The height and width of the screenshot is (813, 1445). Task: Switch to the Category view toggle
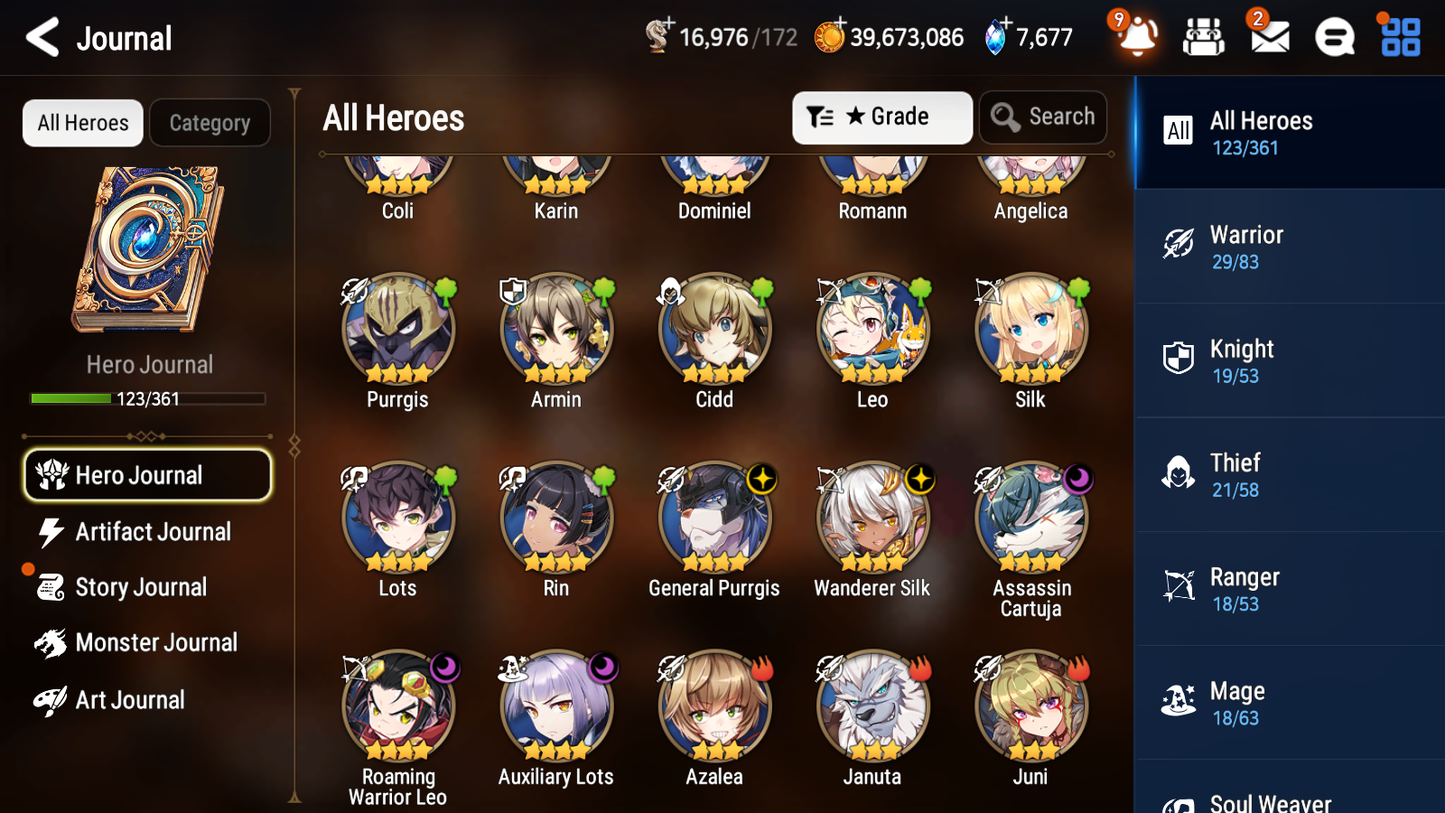[210, 123]
